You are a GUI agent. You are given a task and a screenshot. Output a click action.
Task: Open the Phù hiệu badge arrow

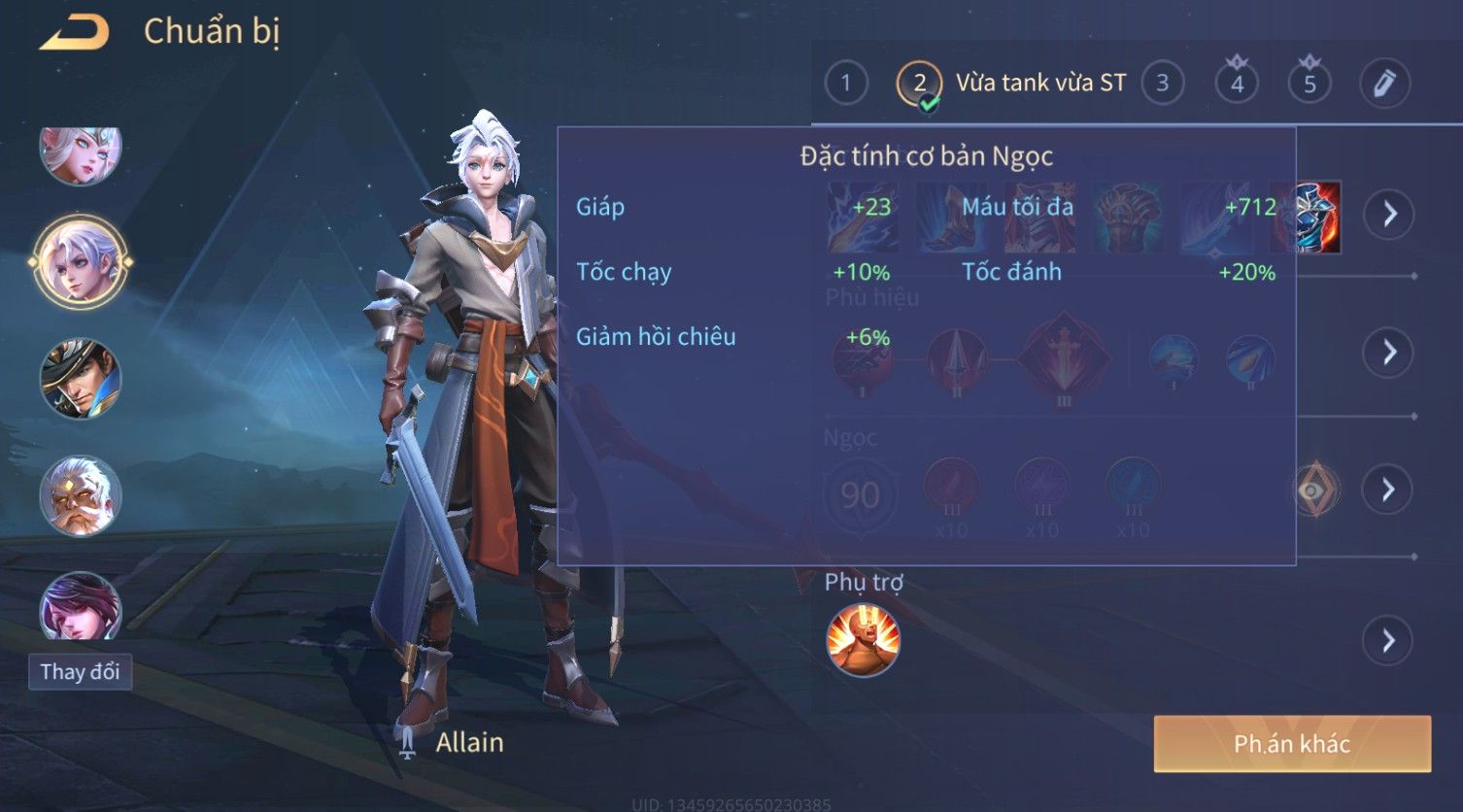pos(1389,352)
